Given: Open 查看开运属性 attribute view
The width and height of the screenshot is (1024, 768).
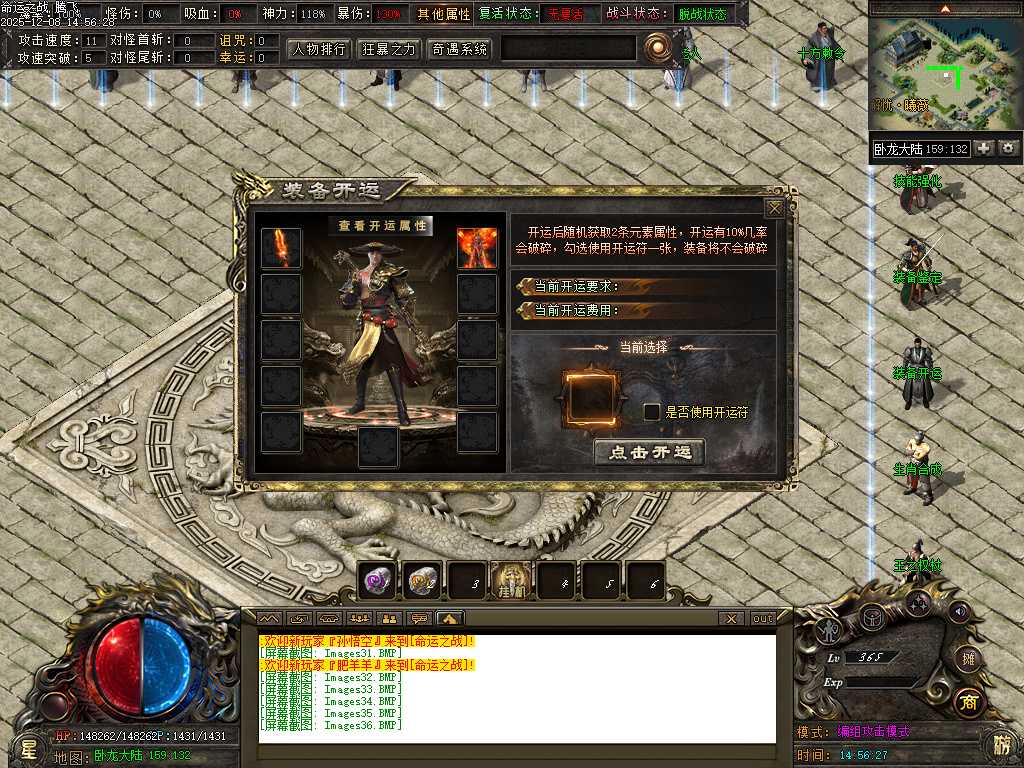Looking at the screenshot, I should point(381,226).
